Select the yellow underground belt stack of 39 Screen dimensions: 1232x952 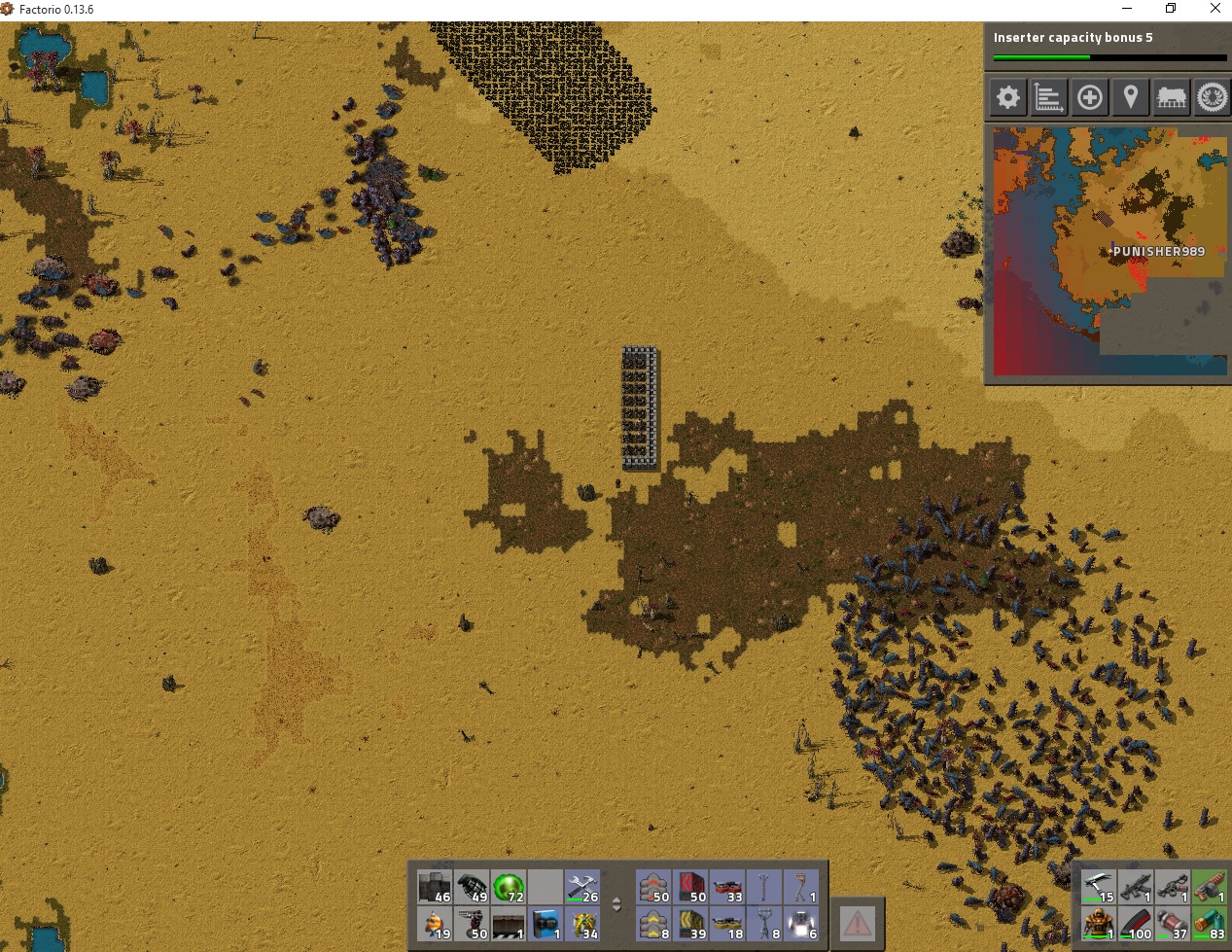point(690,924)
